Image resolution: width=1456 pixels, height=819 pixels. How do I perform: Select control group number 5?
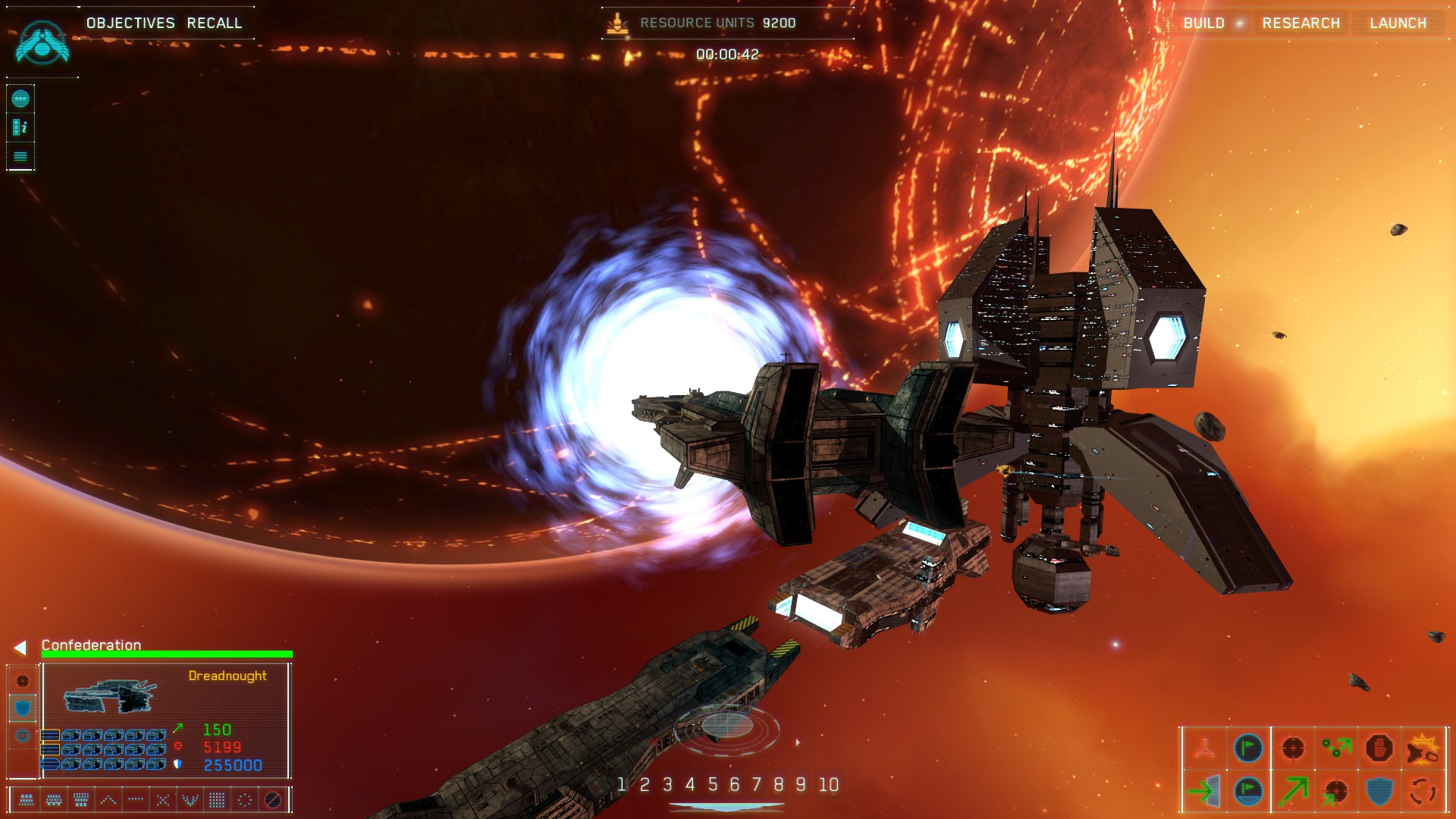click(x=712, y=784)
